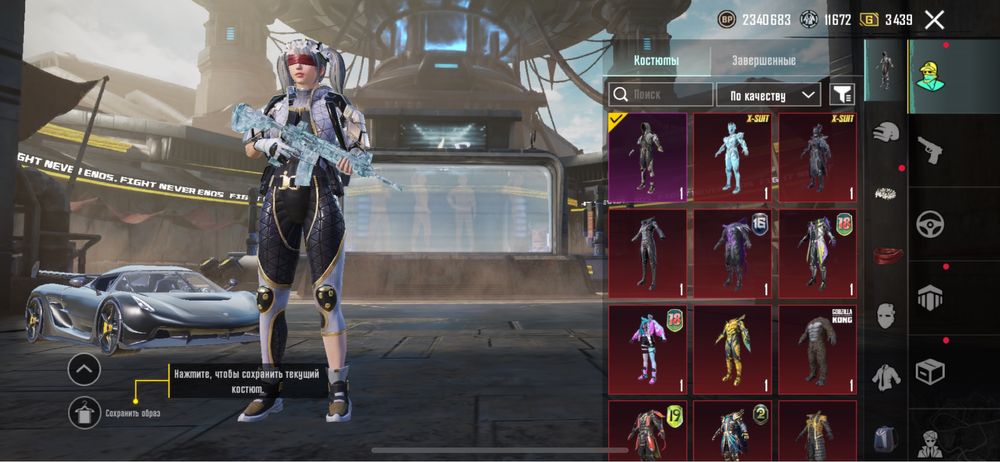Click the Поиск search field
Image resolution: width=1000 pixels, height=462 pixels.
(x=659, y=95)
